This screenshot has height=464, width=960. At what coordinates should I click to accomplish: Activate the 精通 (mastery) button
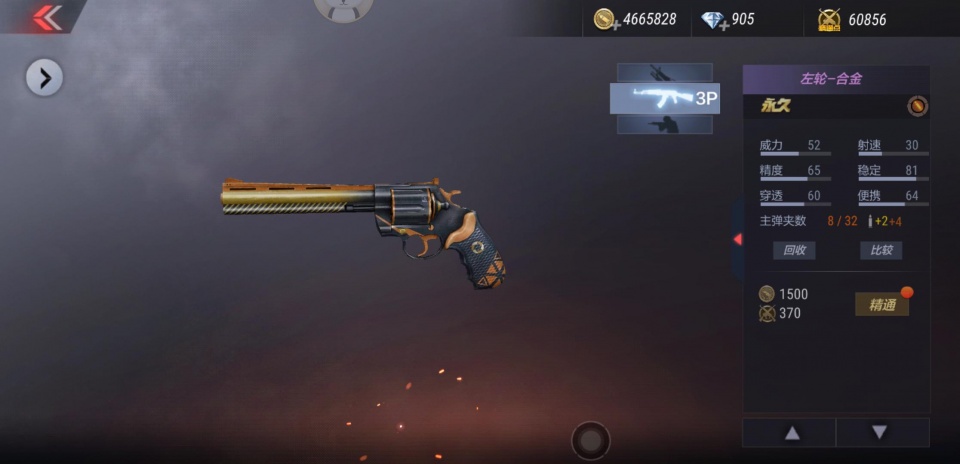[x=882, y=305]
